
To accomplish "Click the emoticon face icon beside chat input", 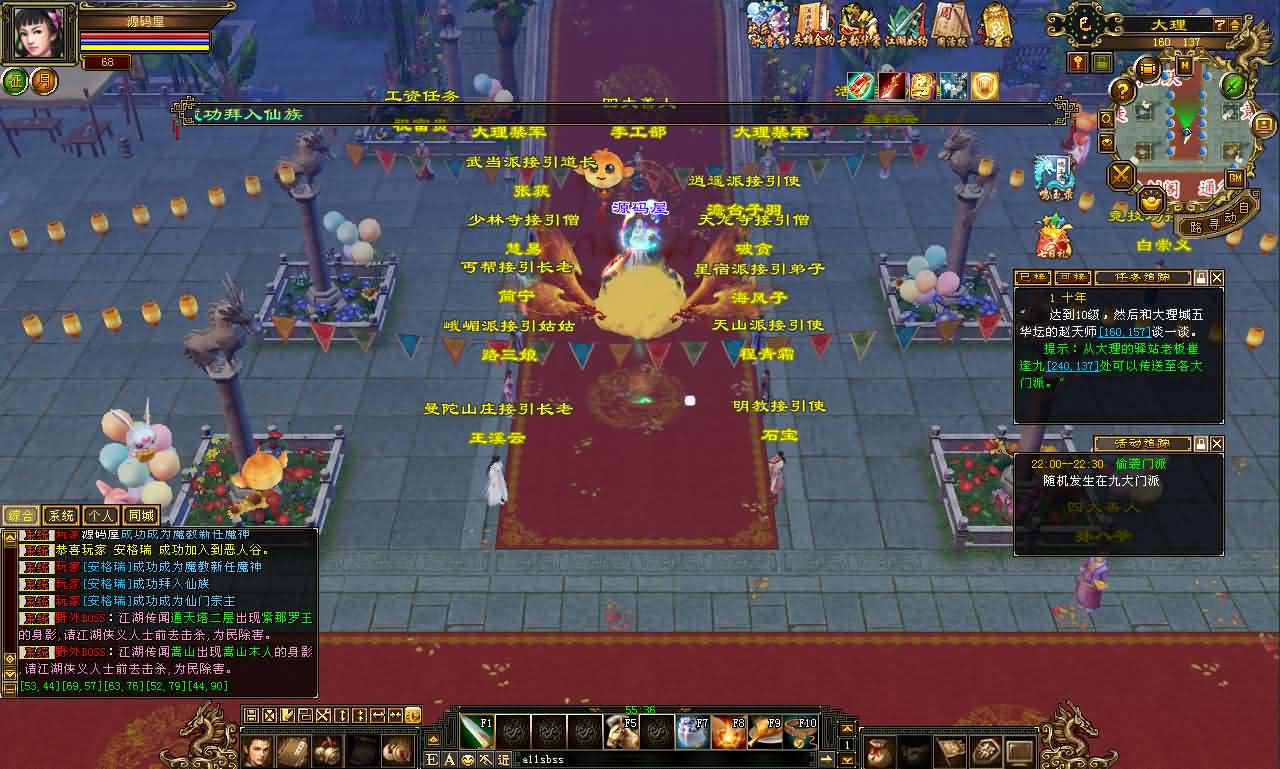I will (x=468, y=760).
